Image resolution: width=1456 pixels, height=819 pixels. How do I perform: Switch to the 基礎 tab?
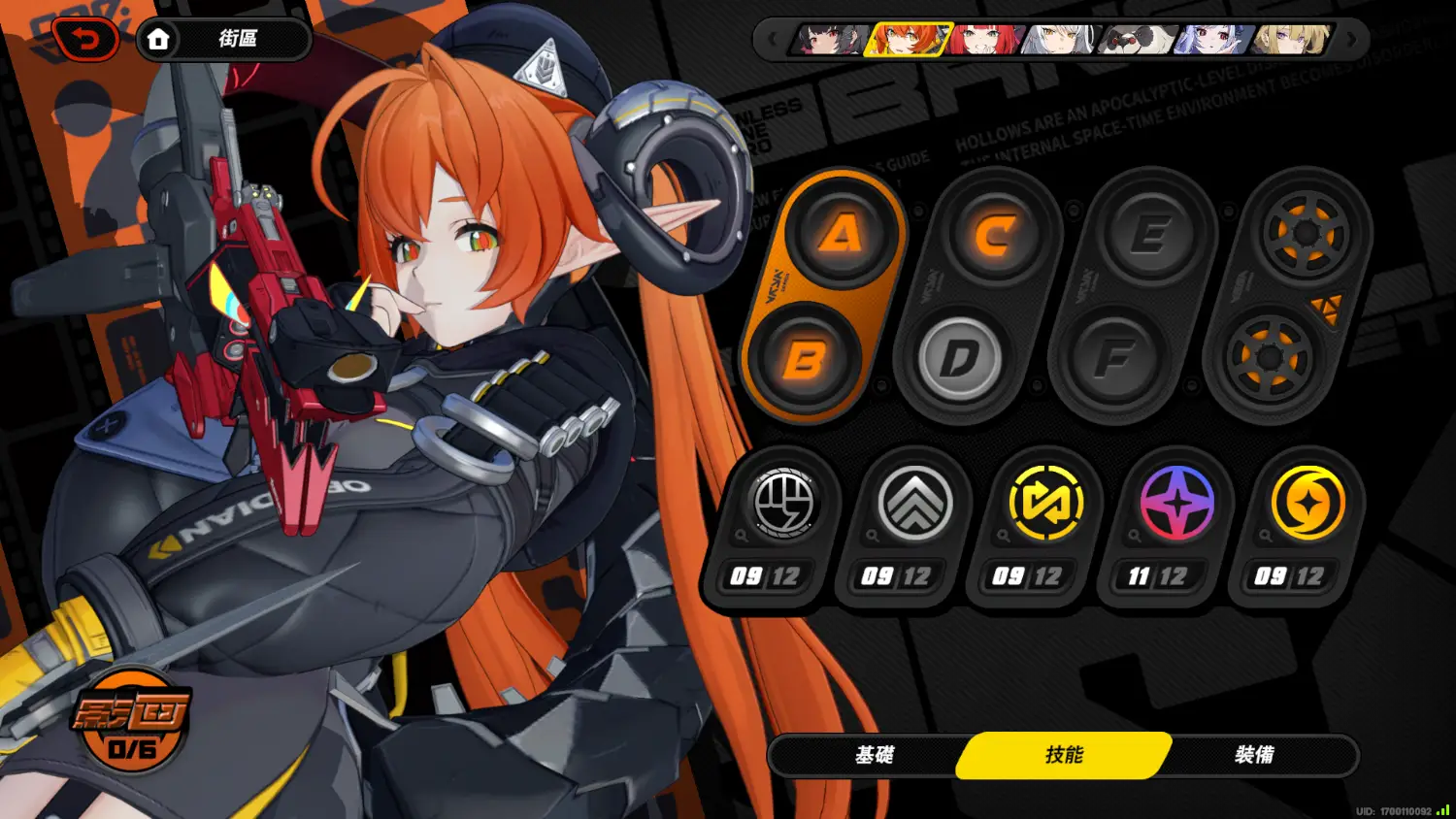874,755
